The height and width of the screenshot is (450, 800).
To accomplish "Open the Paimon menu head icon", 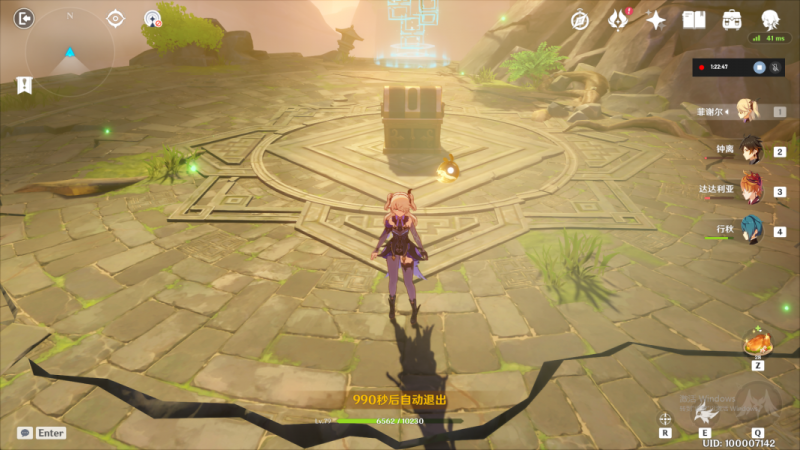I will (x=770, y=19).
